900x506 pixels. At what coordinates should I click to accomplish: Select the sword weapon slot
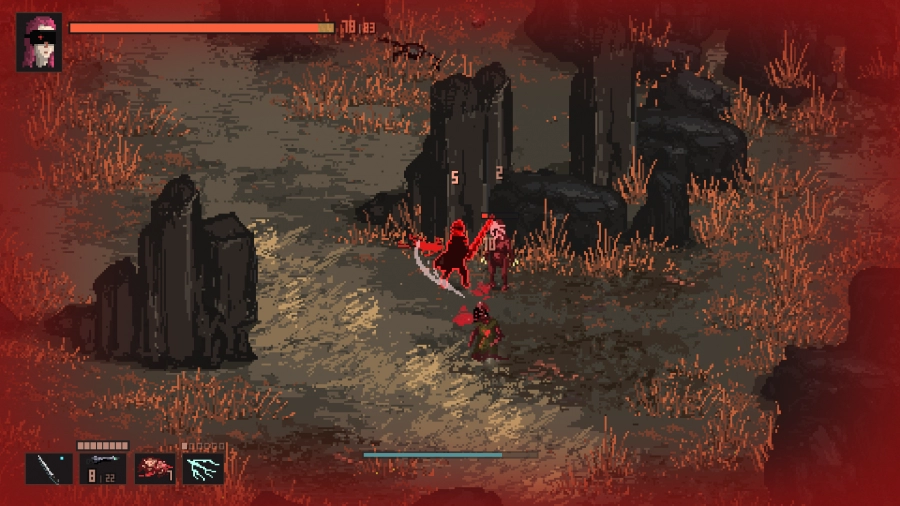pos(49,468)
